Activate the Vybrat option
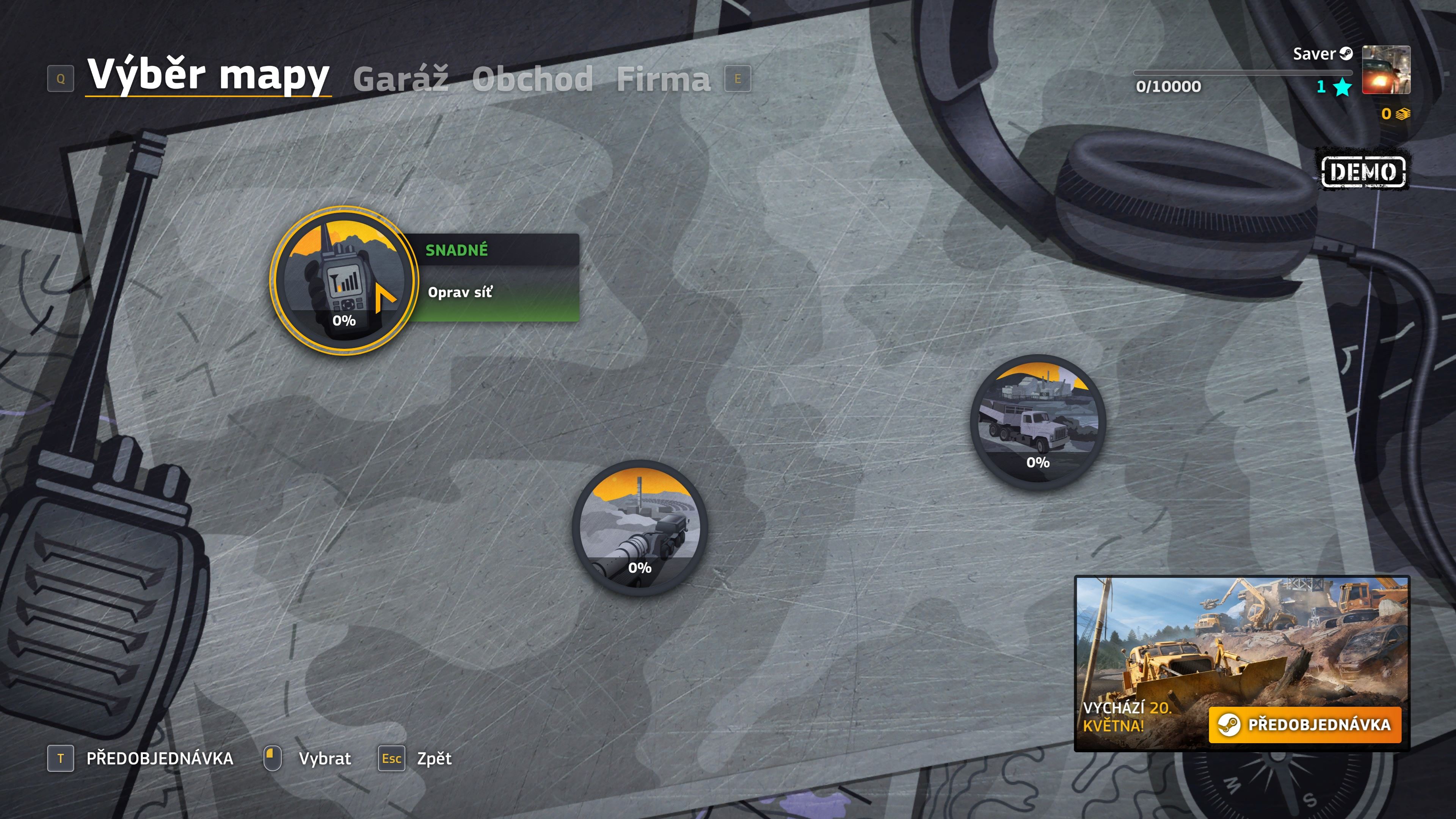1456x819 pixels. (325, 758)
